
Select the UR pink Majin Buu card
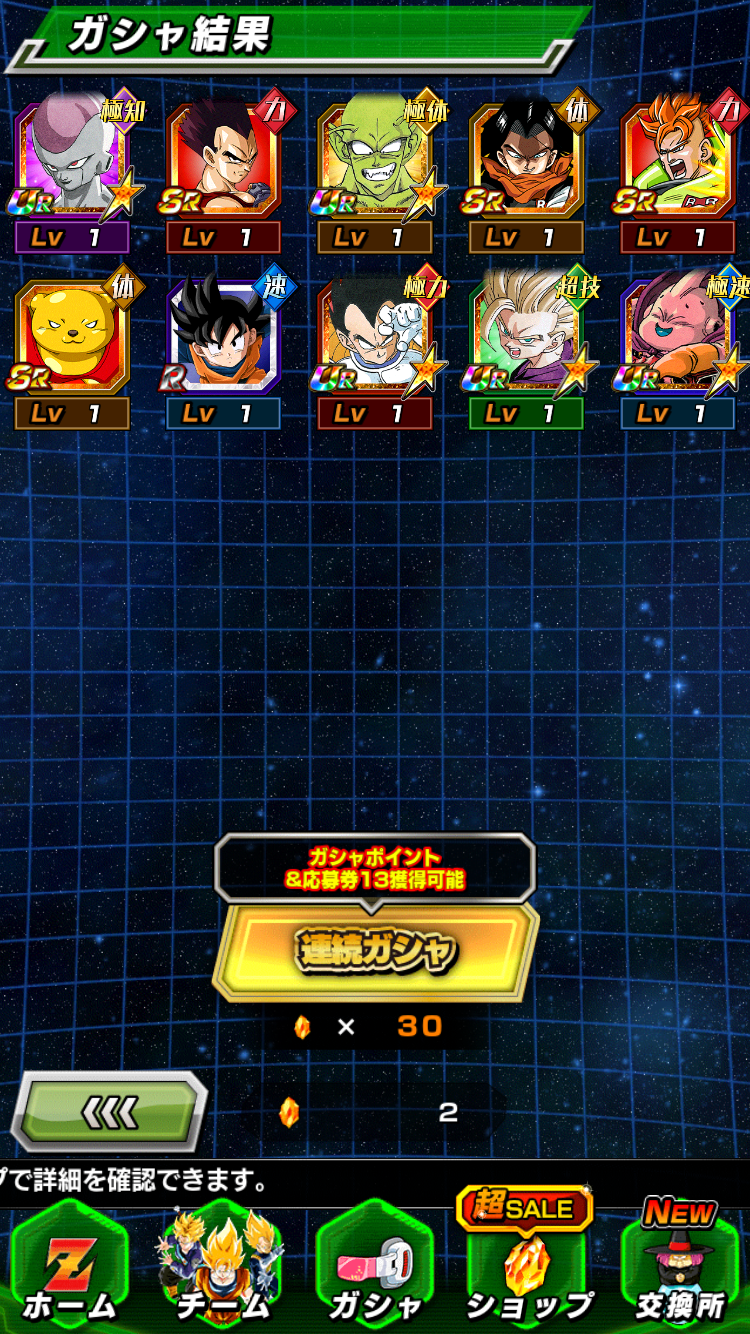pyautogui.click(x=678, y=337)
